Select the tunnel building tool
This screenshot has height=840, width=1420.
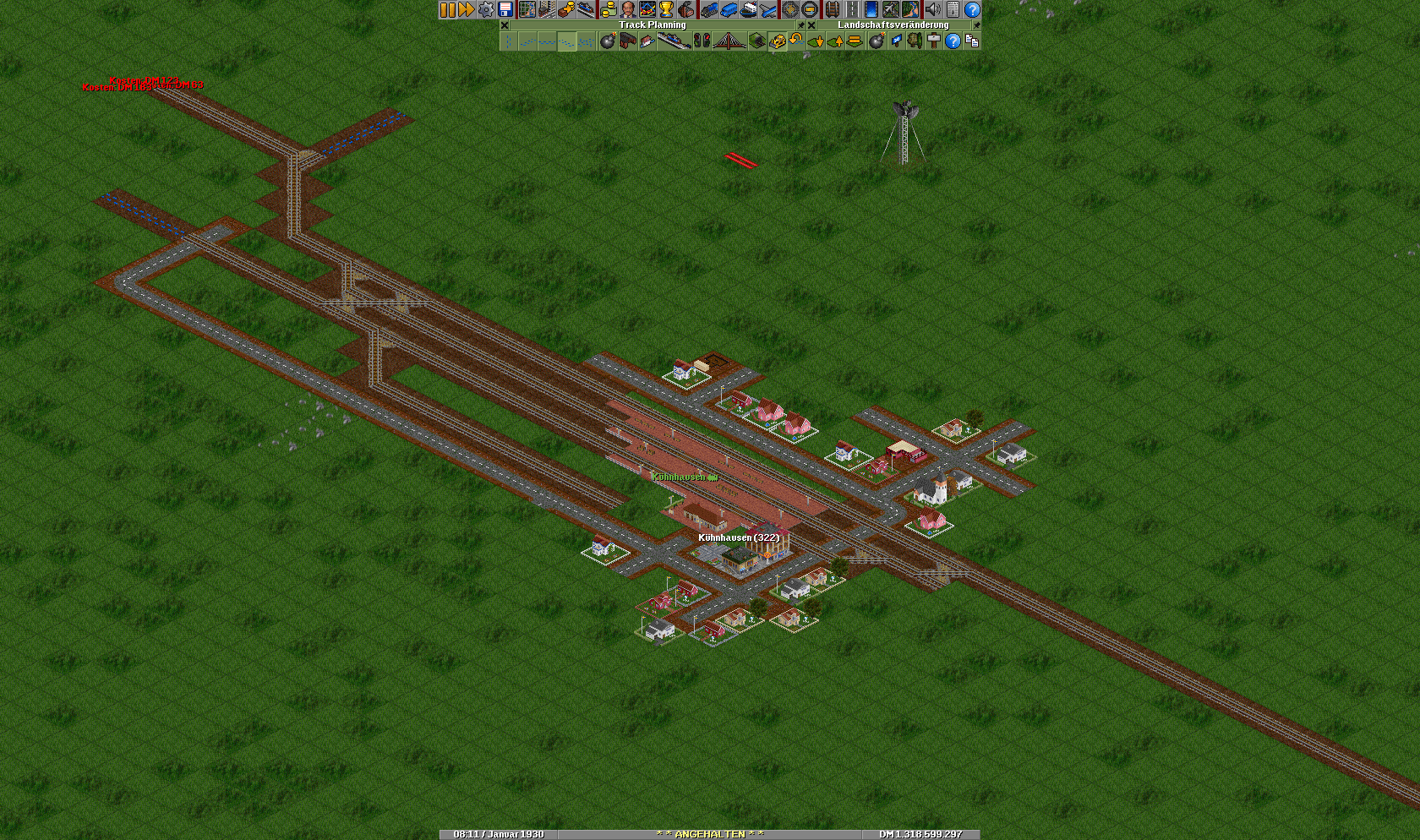coord(757,41)
